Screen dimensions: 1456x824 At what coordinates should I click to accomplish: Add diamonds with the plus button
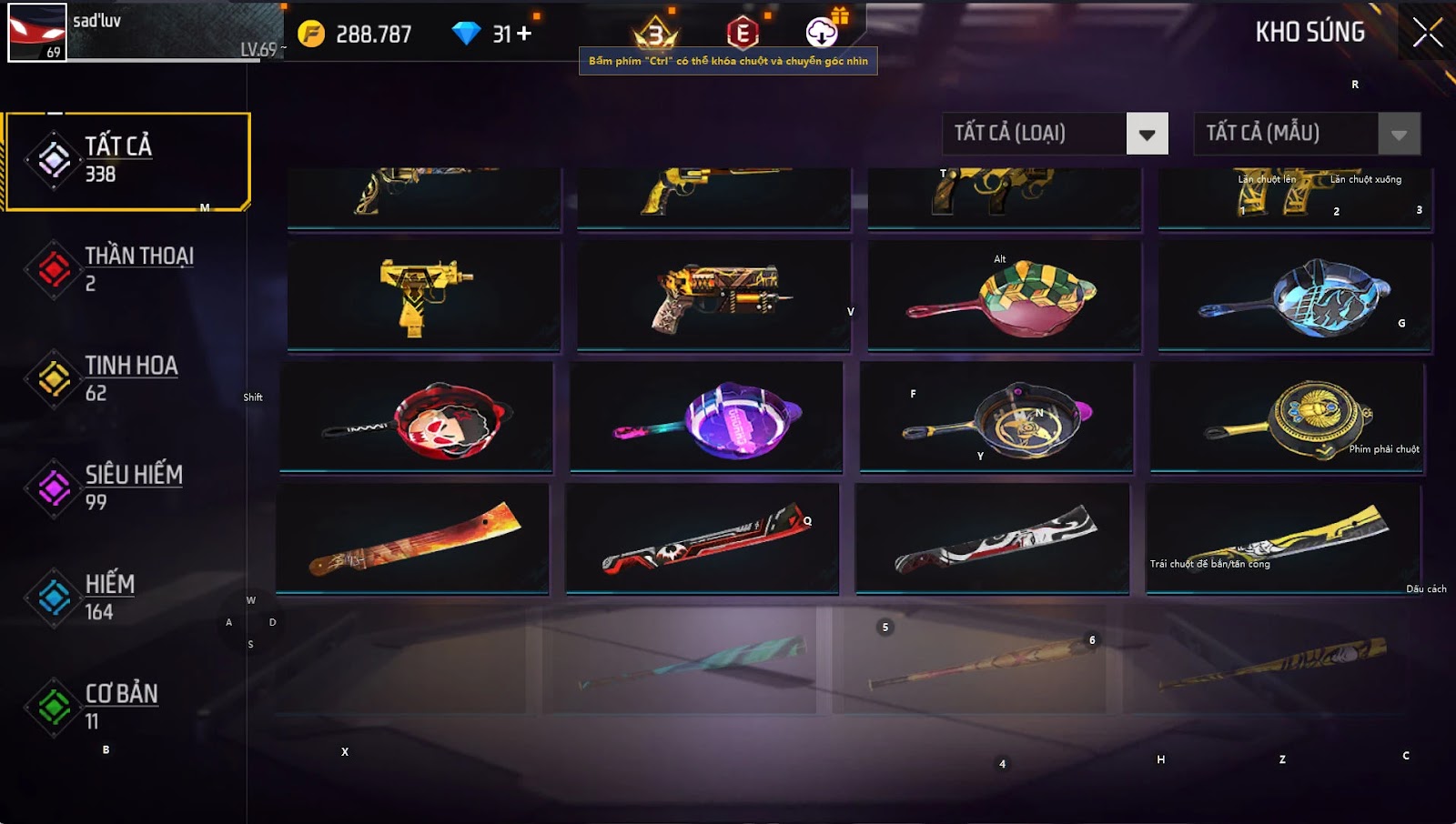pyautogui.click(x=523, y=34)
